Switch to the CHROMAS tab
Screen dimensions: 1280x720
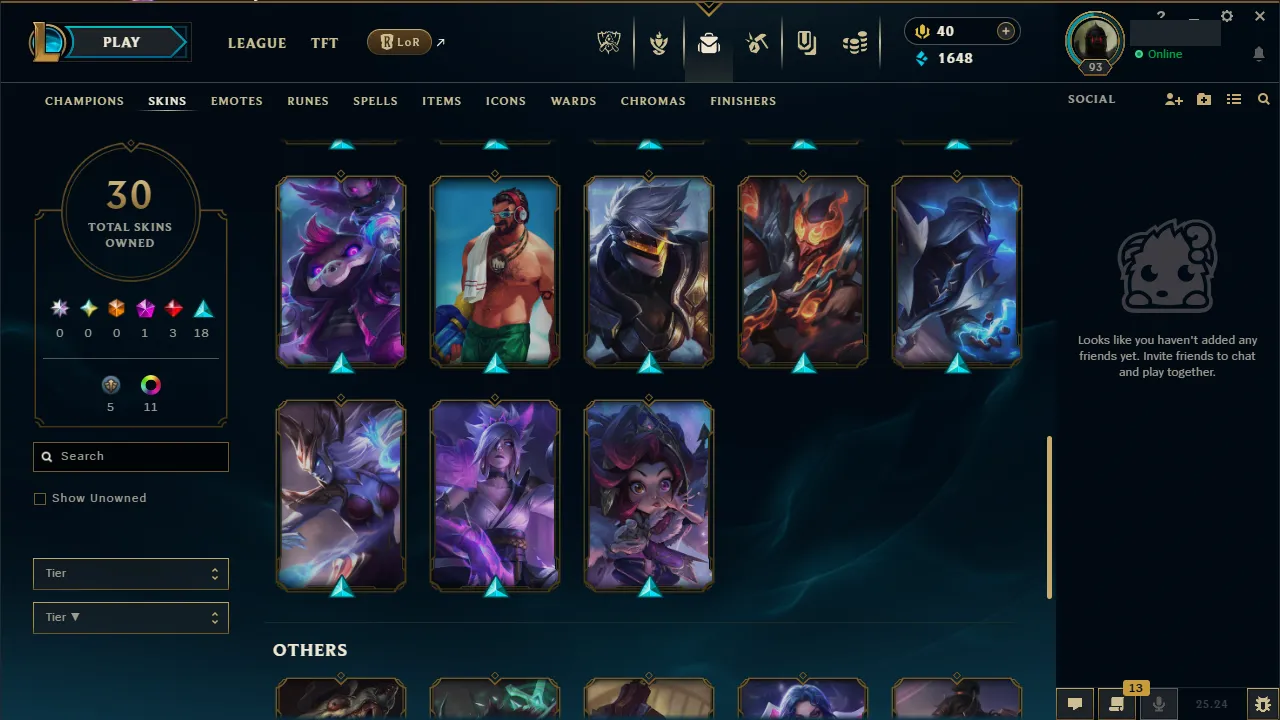(x=653, y=101)
